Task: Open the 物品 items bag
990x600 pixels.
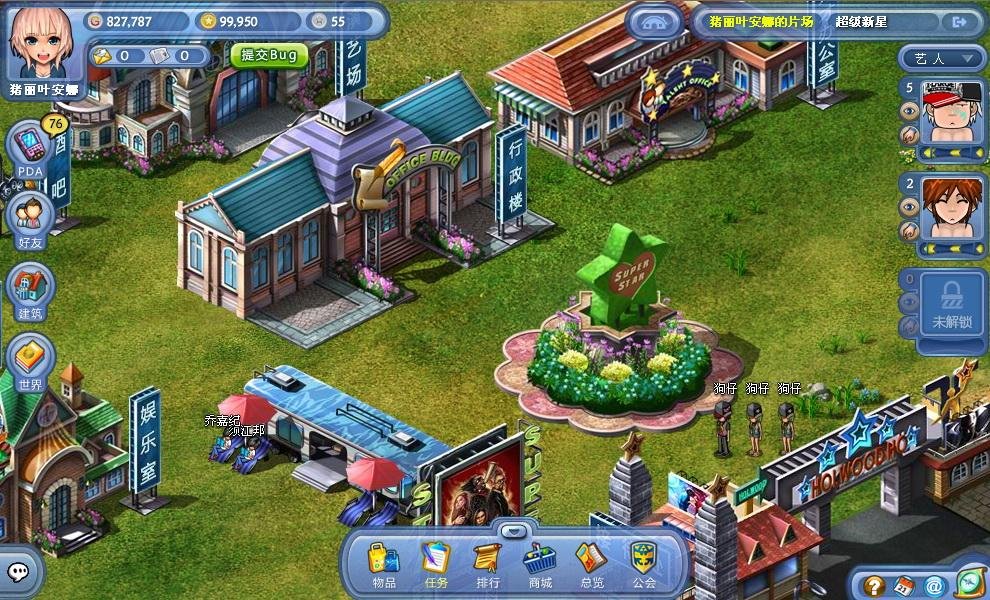Action: pyautogui.click(x=383, y=561)
